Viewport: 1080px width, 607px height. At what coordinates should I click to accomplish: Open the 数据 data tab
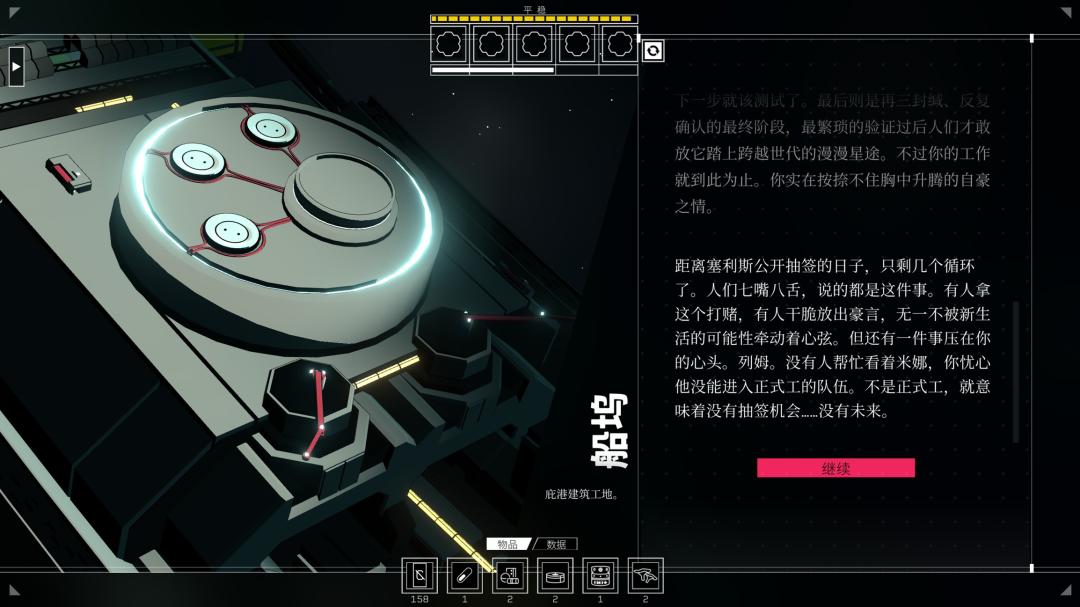(x=556, y=544)
